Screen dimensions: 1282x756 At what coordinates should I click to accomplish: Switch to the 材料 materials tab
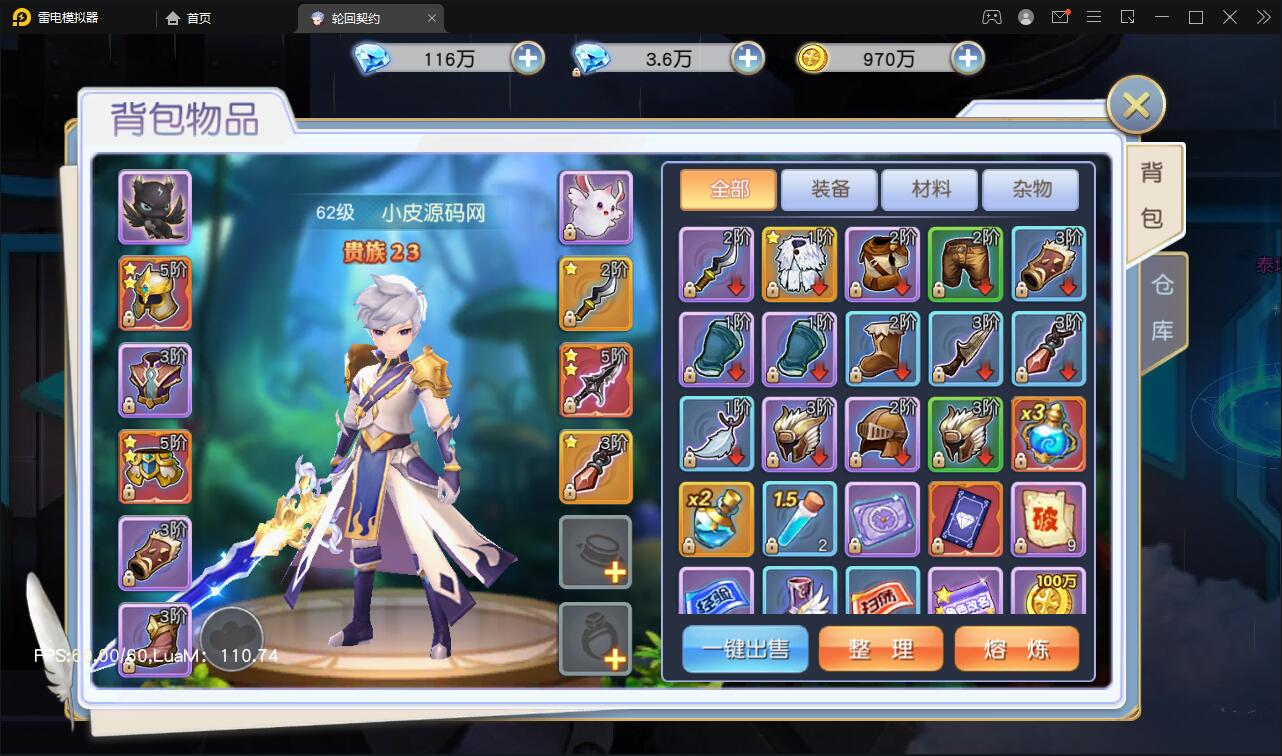930,189
